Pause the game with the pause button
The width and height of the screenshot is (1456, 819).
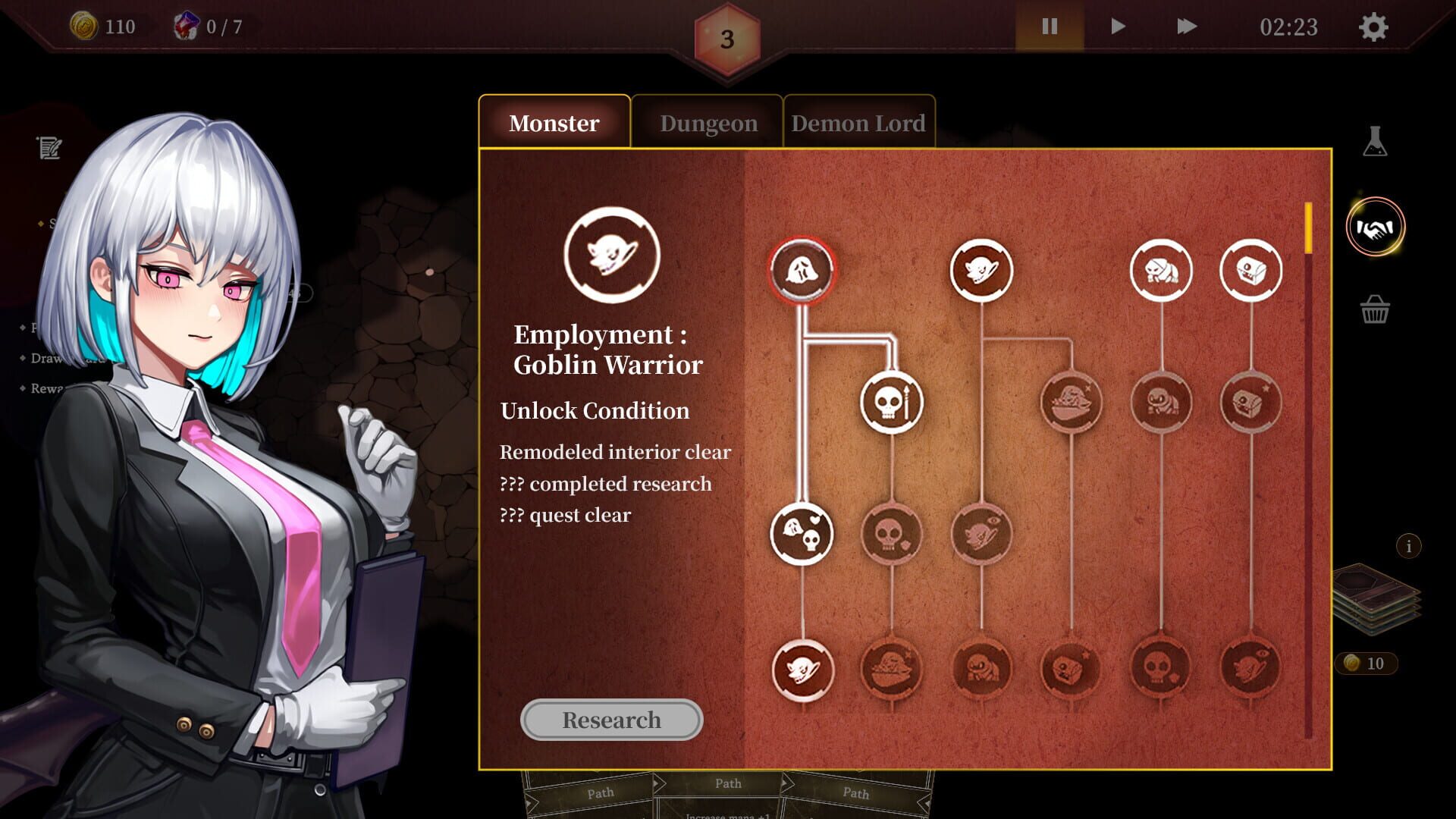(1049, 27)
